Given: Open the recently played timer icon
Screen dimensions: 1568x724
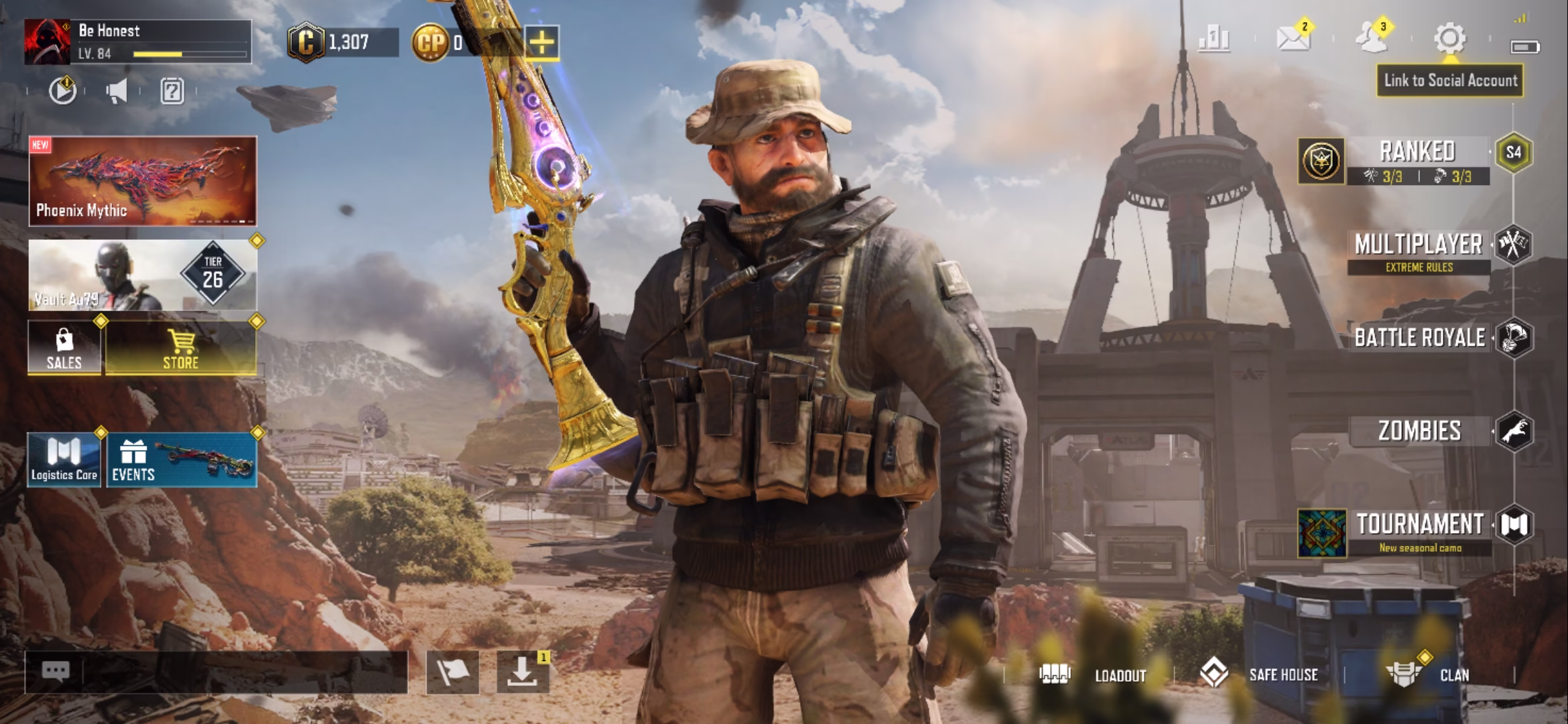Looking at the screenshot, I should (61, 92).
